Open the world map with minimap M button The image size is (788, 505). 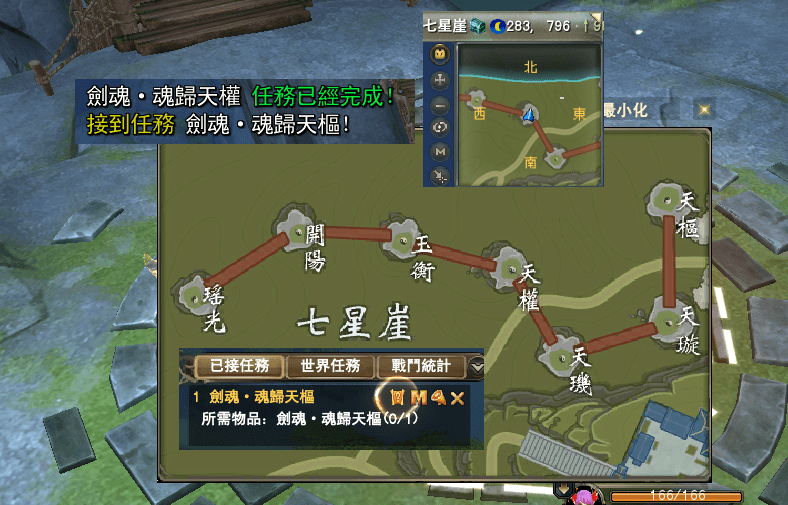[440, 151]
